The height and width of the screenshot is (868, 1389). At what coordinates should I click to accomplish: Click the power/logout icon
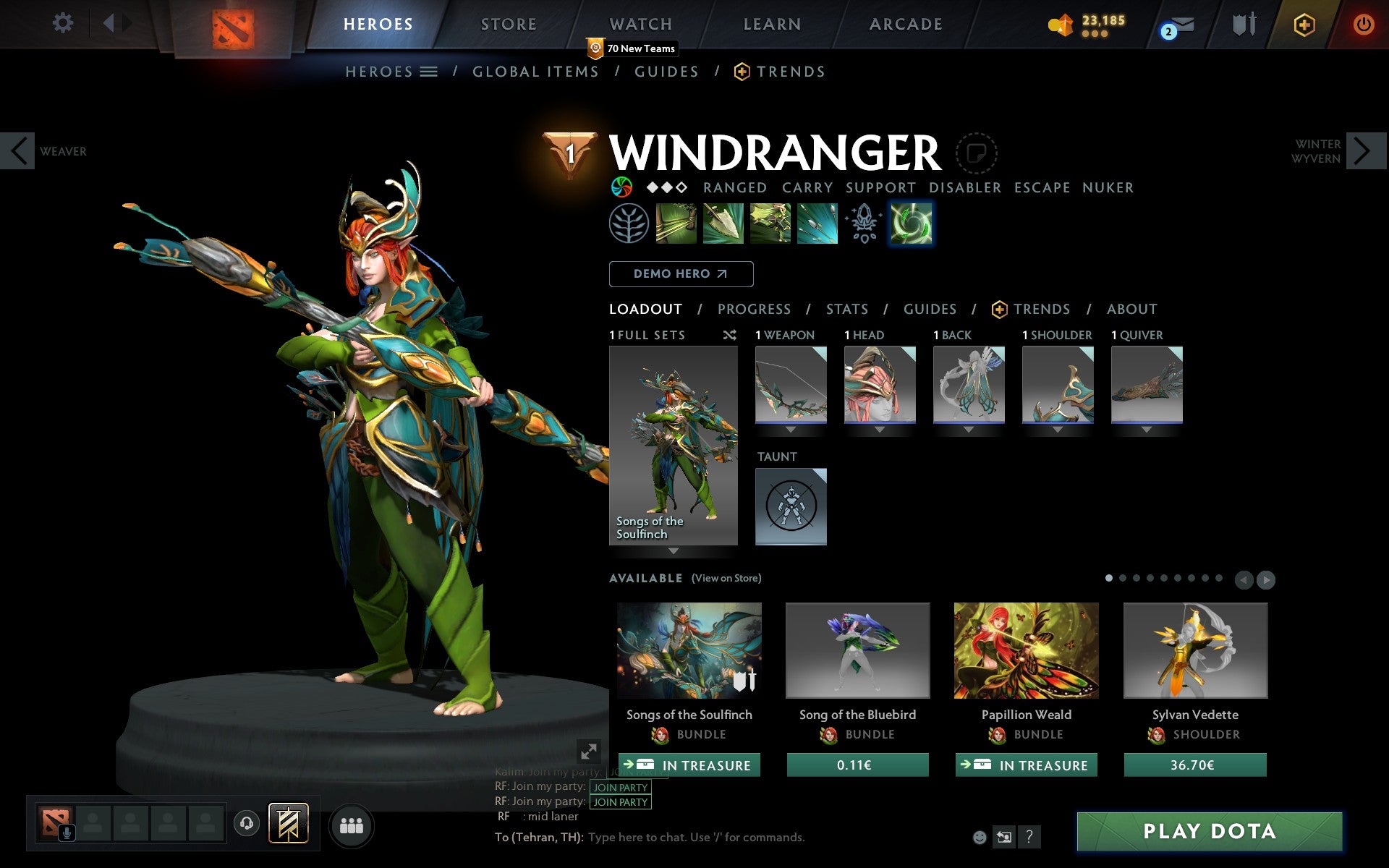point(1364,23)
